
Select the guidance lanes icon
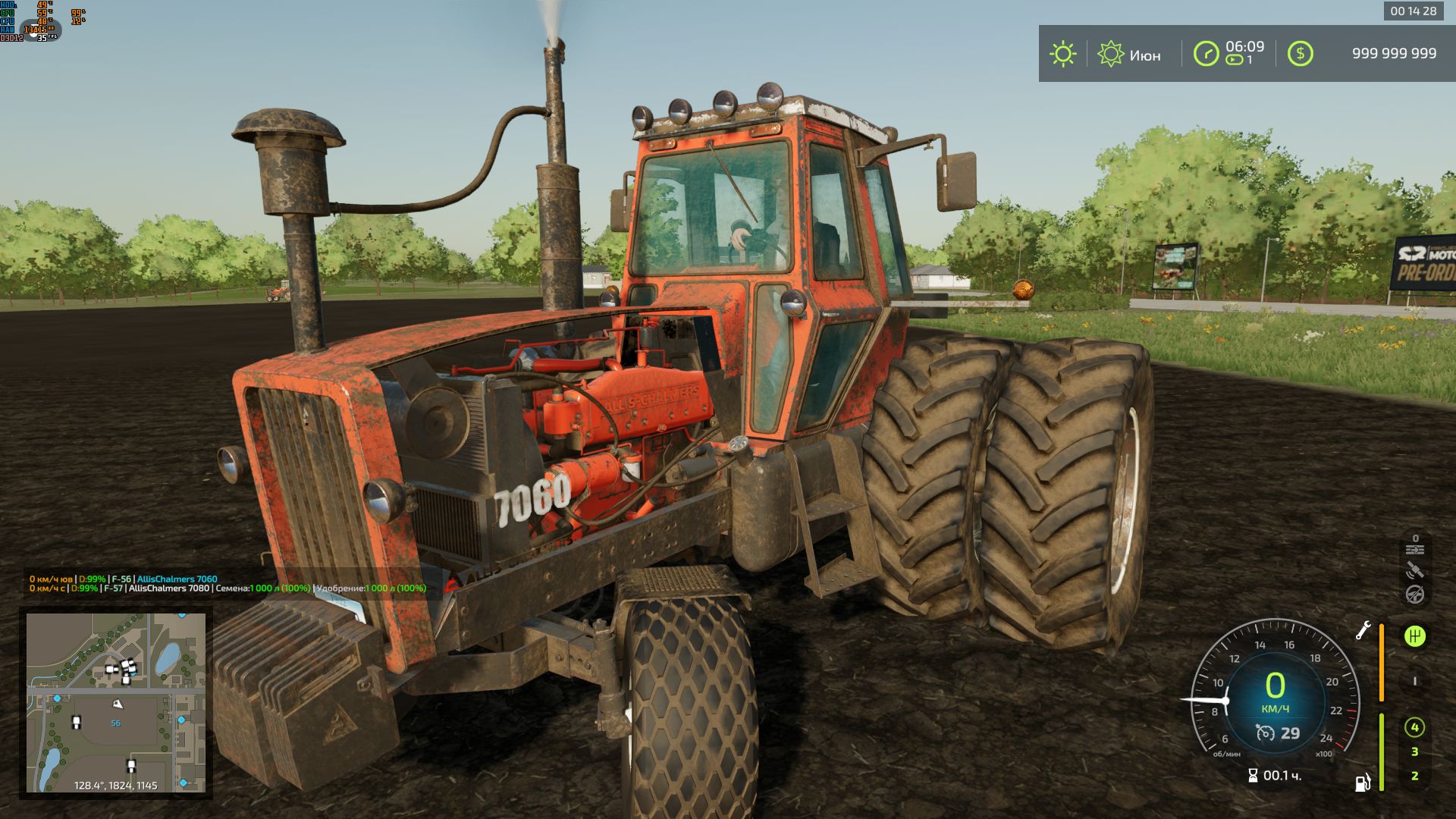point(1414,549)
